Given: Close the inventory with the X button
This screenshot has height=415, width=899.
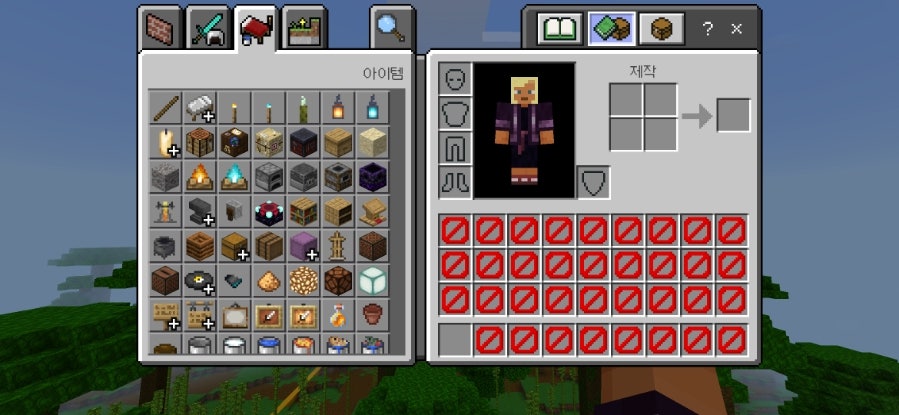Looking at the screenshot, I should click(x=737, y=29).
